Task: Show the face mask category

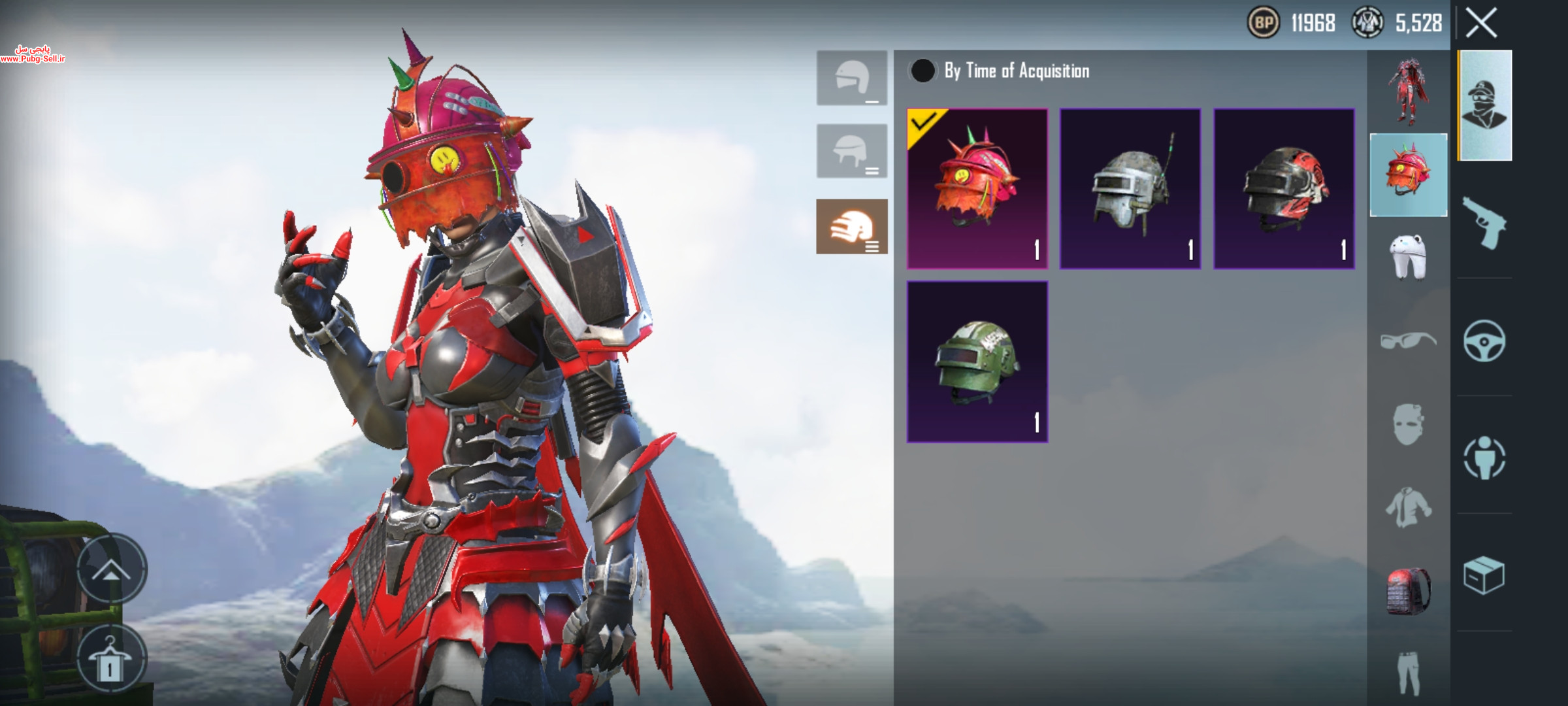Action: tap(1408, 424)
